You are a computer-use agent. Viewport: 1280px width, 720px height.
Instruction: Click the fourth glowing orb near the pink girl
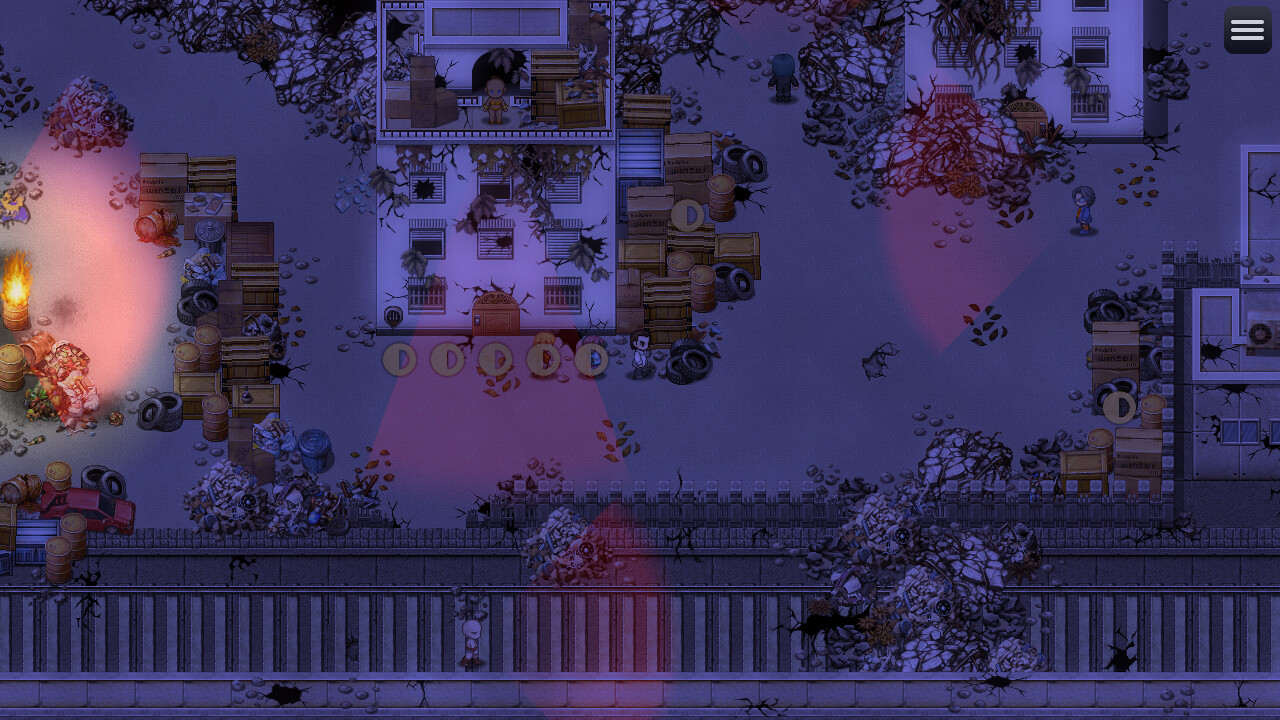pyautogui.click(x=543, y=360)
